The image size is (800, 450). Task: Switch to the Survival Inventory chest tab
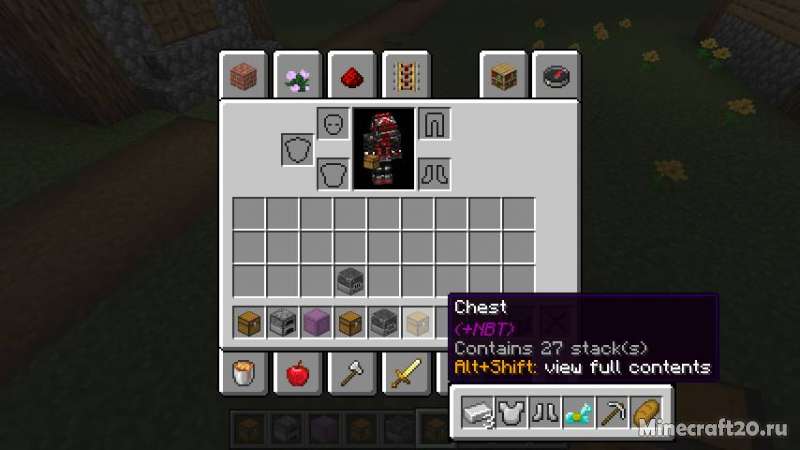tap(502, 77)
